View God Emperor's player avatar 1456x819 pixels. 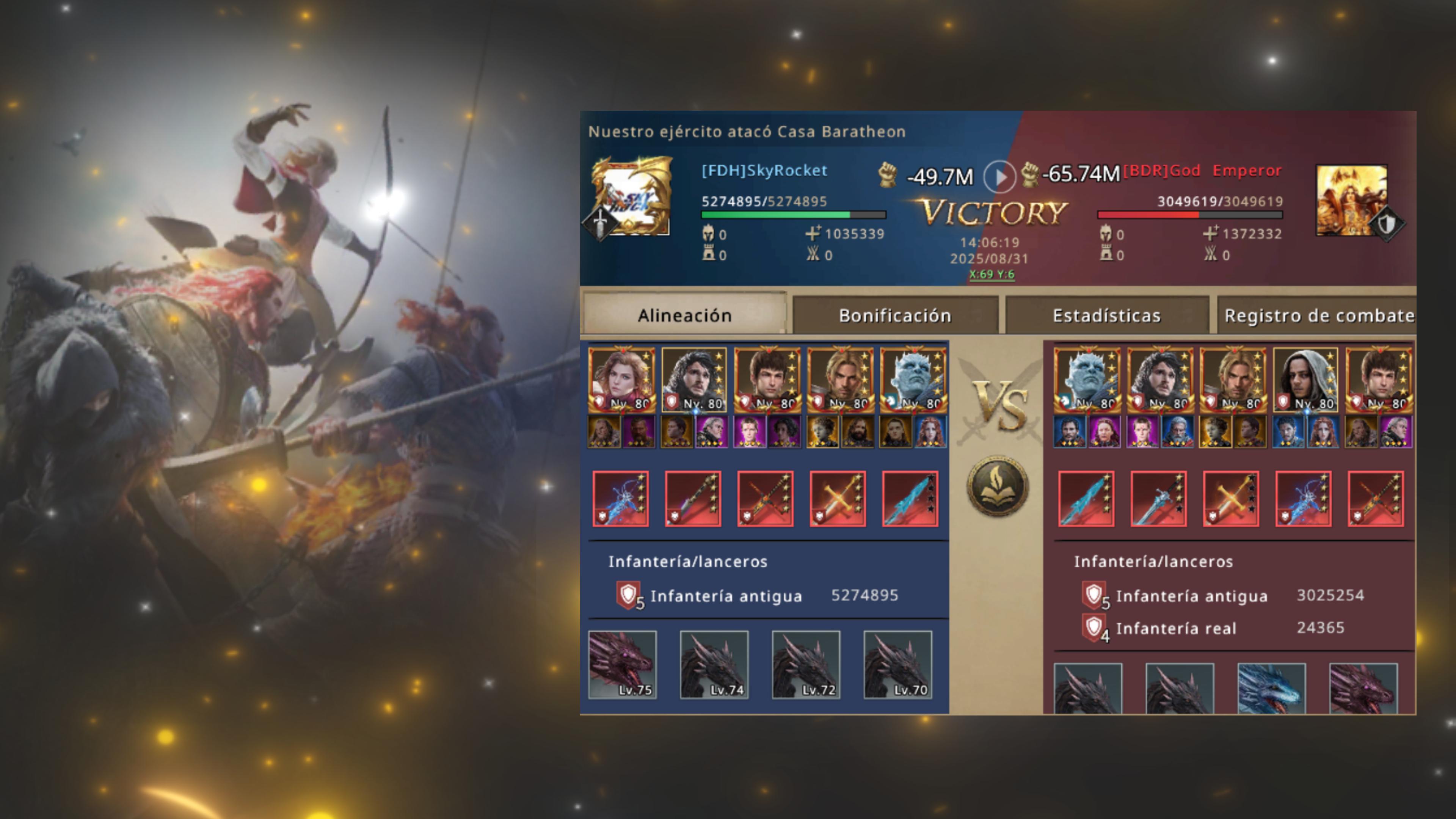[1352, 199]
